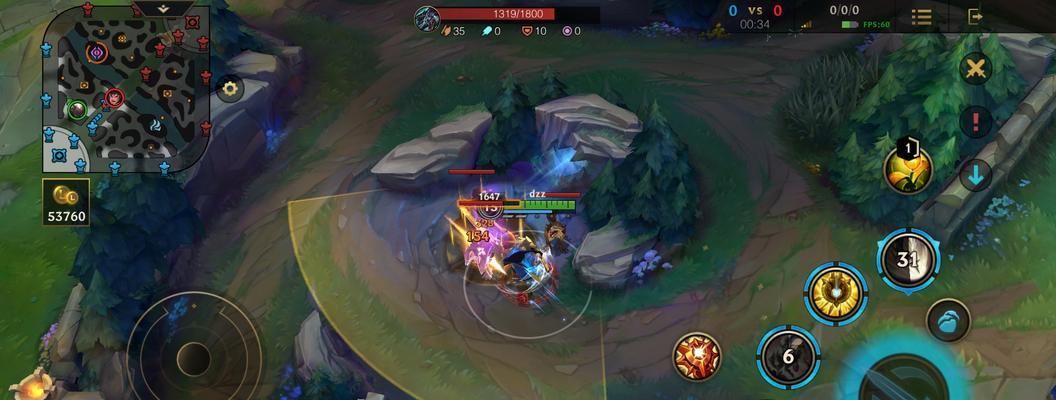Tap the virtual movement joystick
The height and width of the screenshot is (400, 1056).
[x=193, y=357]
